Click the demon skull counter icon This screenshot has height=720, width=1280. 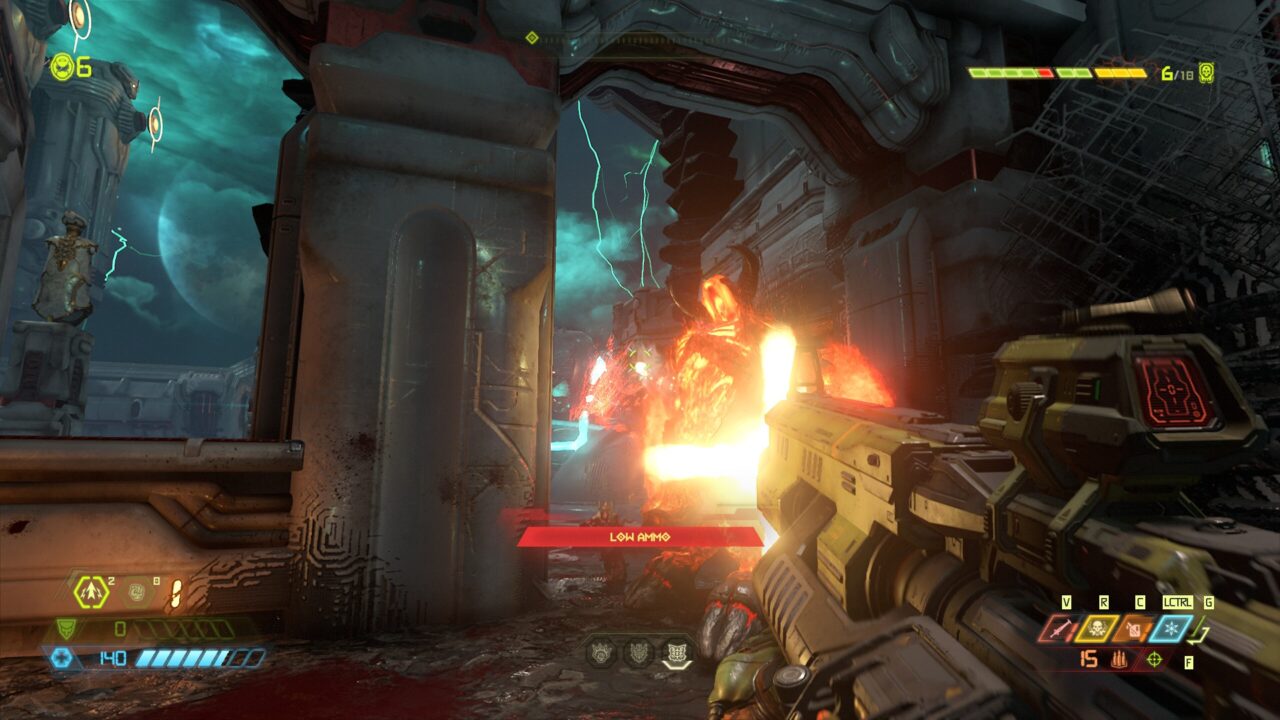pos(1207,73)
